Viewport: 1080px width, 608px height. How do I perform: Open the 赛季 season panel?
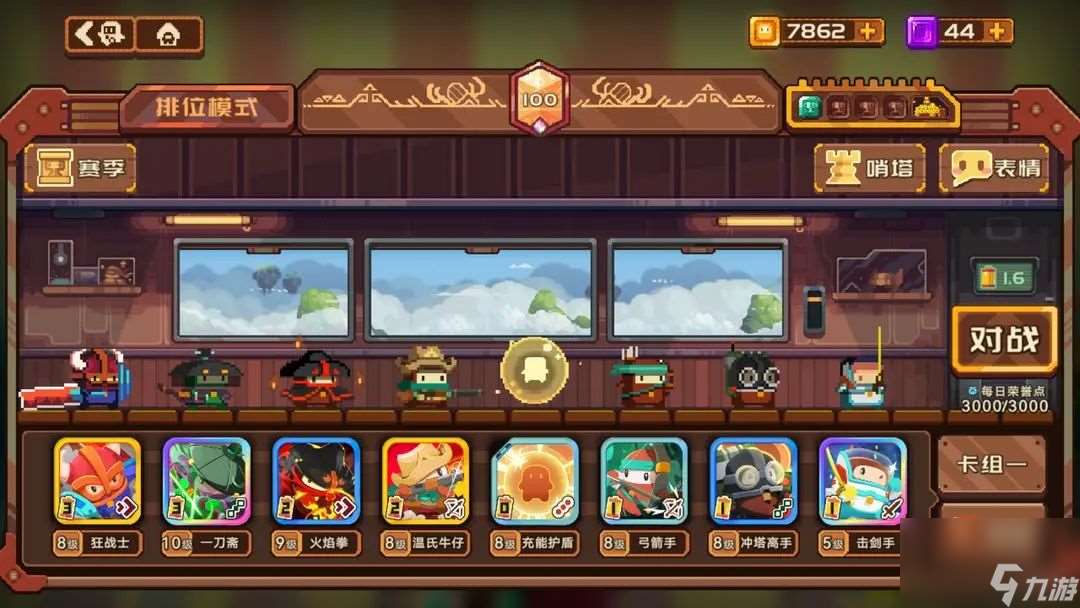click(81, 168)
